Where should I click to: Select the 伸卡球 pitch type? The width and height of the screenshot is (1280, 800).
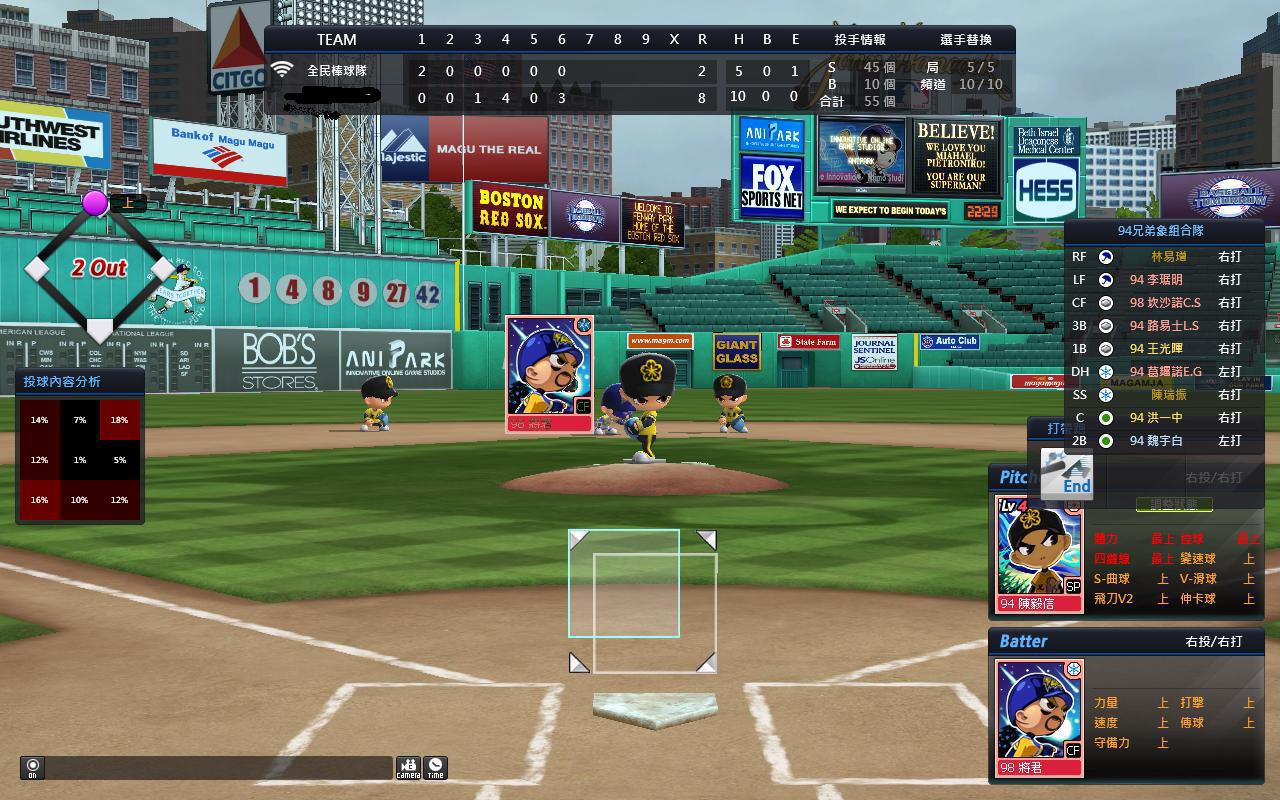pos(1198,599)
